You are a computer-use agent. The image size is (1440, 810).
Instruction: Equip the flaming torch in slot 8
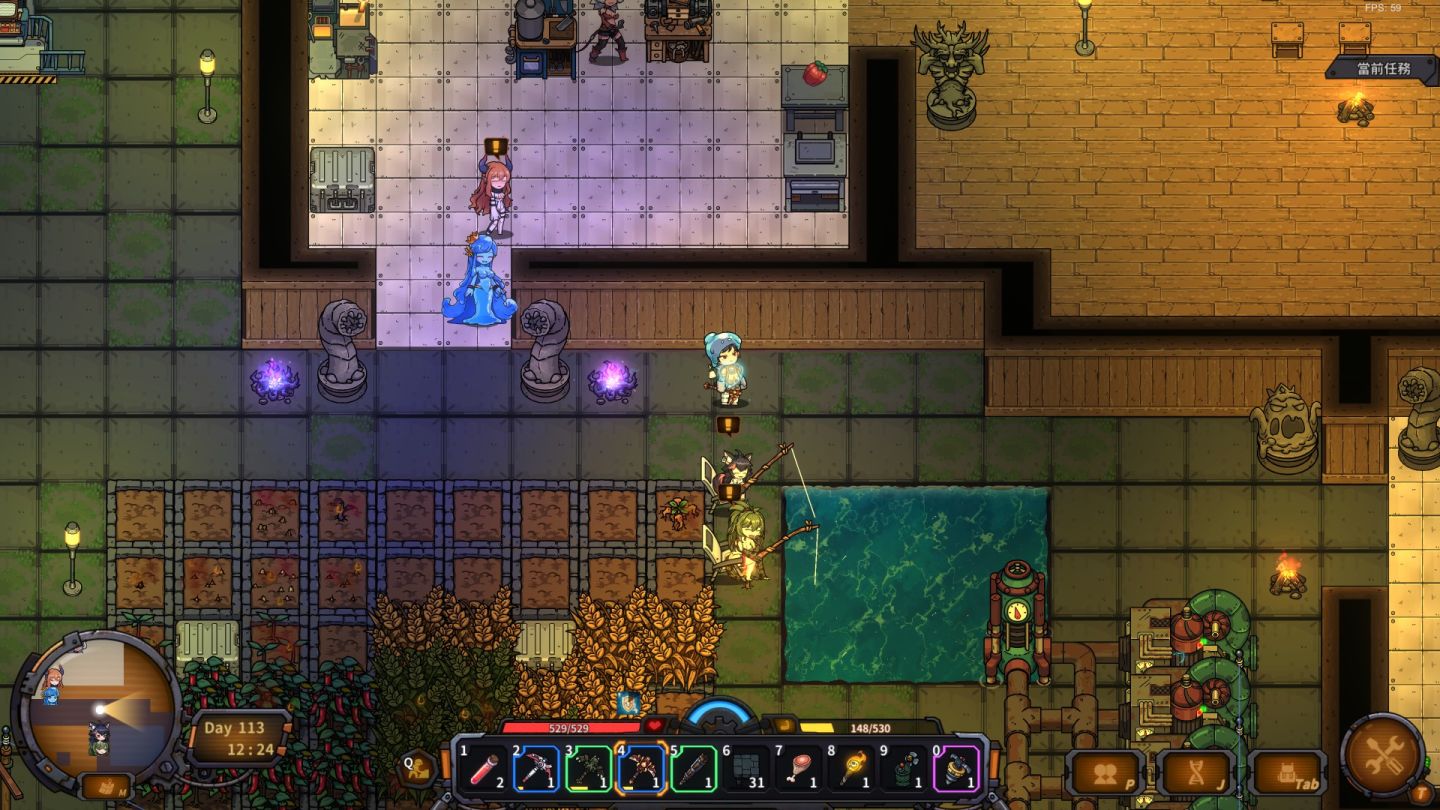tap(852, 769)
